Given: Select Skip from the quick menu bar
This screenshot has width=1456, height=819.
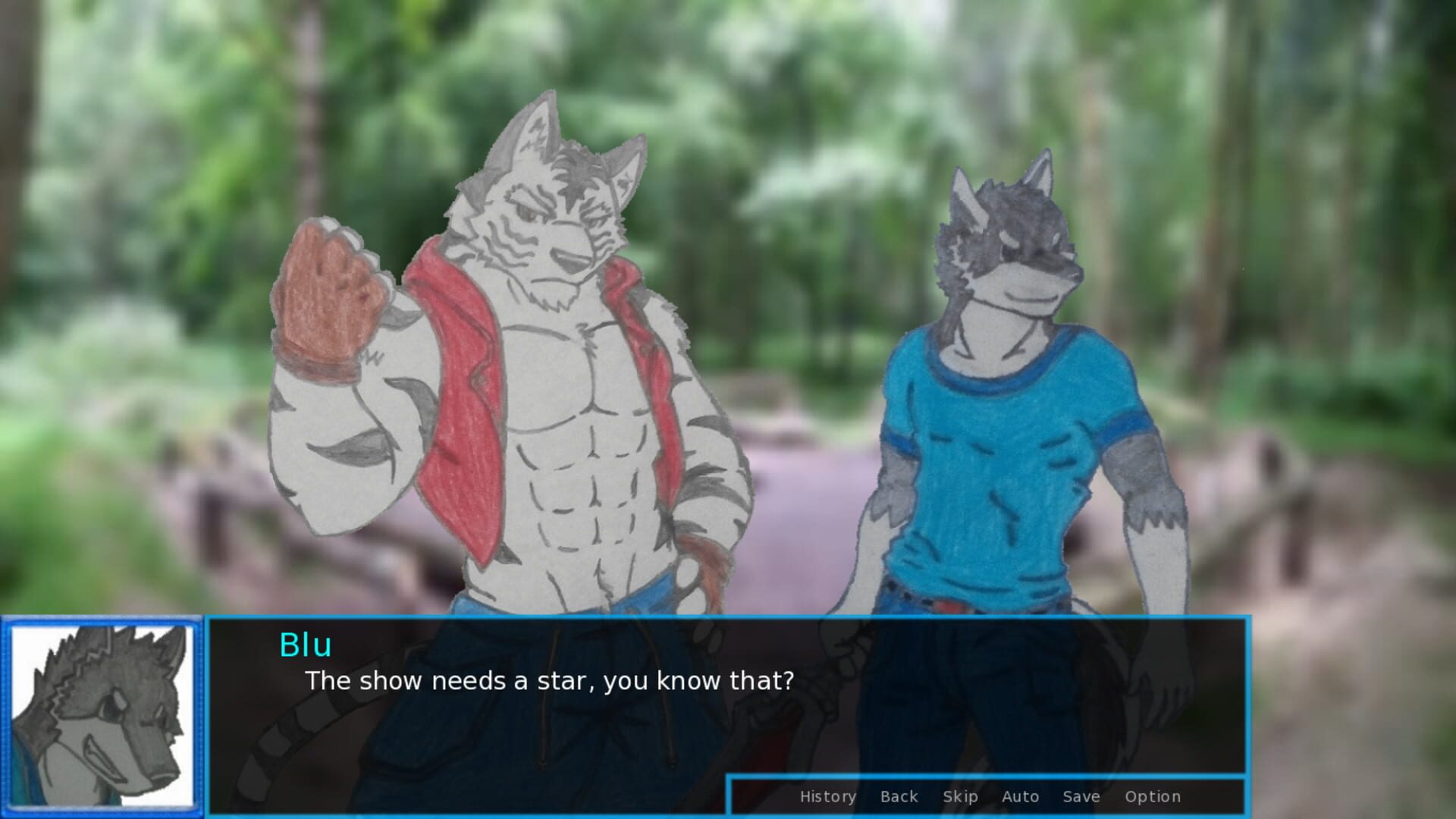Looking at the screenshot, I should pyautogui.click(x=959, y=796).
